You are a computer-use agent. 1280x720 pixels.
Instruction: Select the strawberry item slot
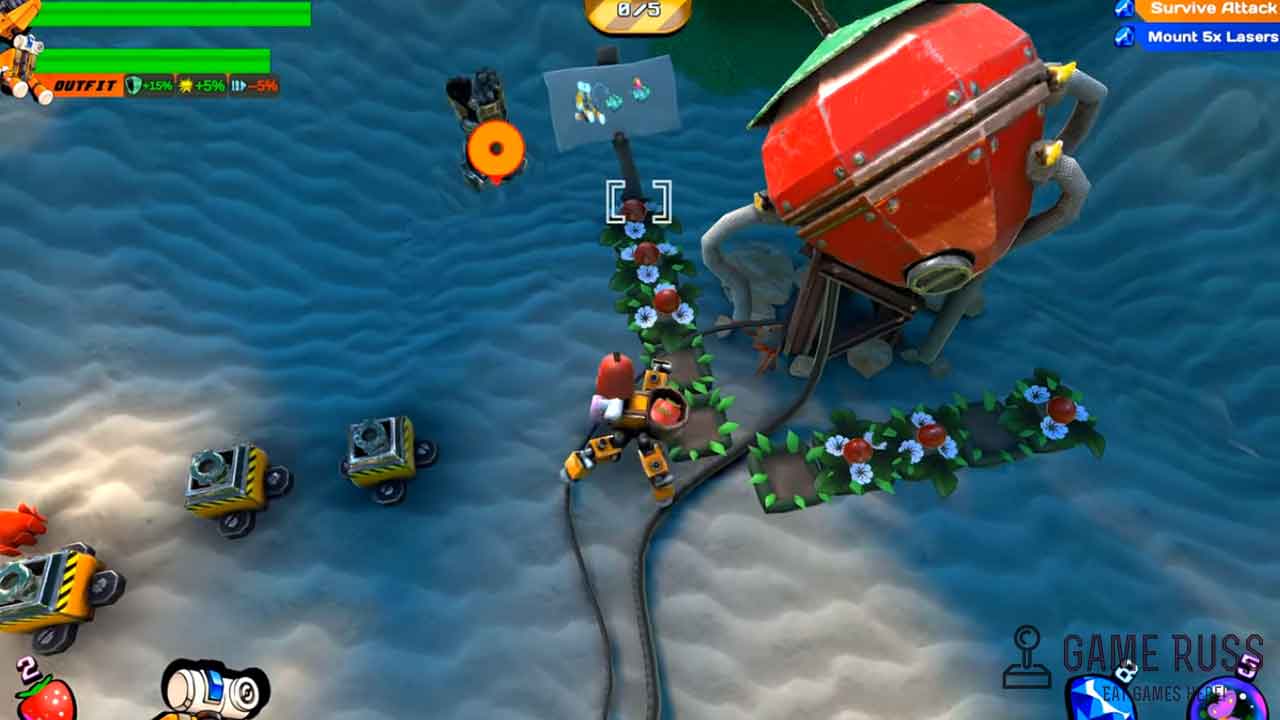click(x=45, y=696)
